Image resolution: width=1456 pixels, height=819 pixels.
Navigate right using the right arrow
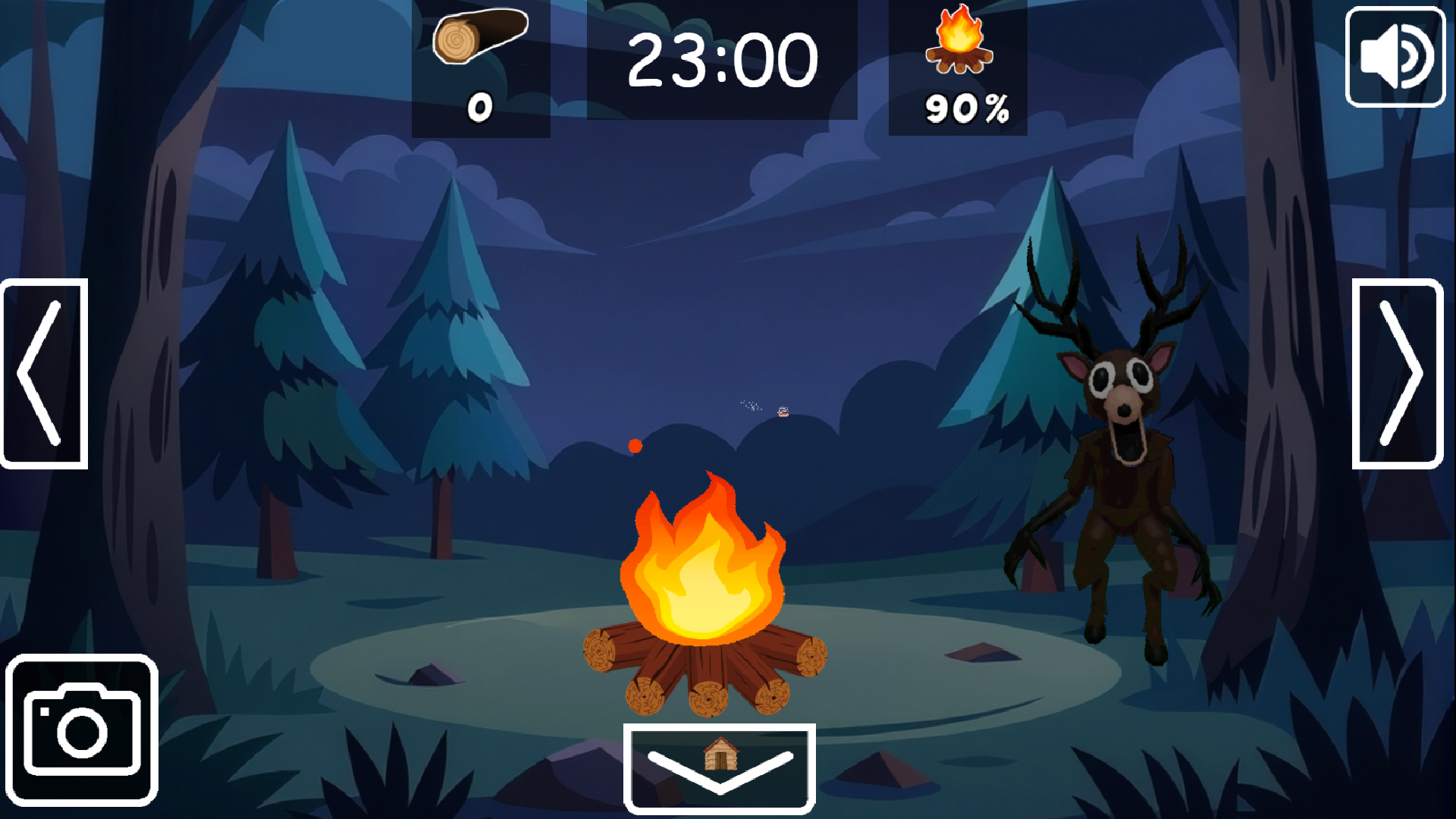pos(1398,373)
